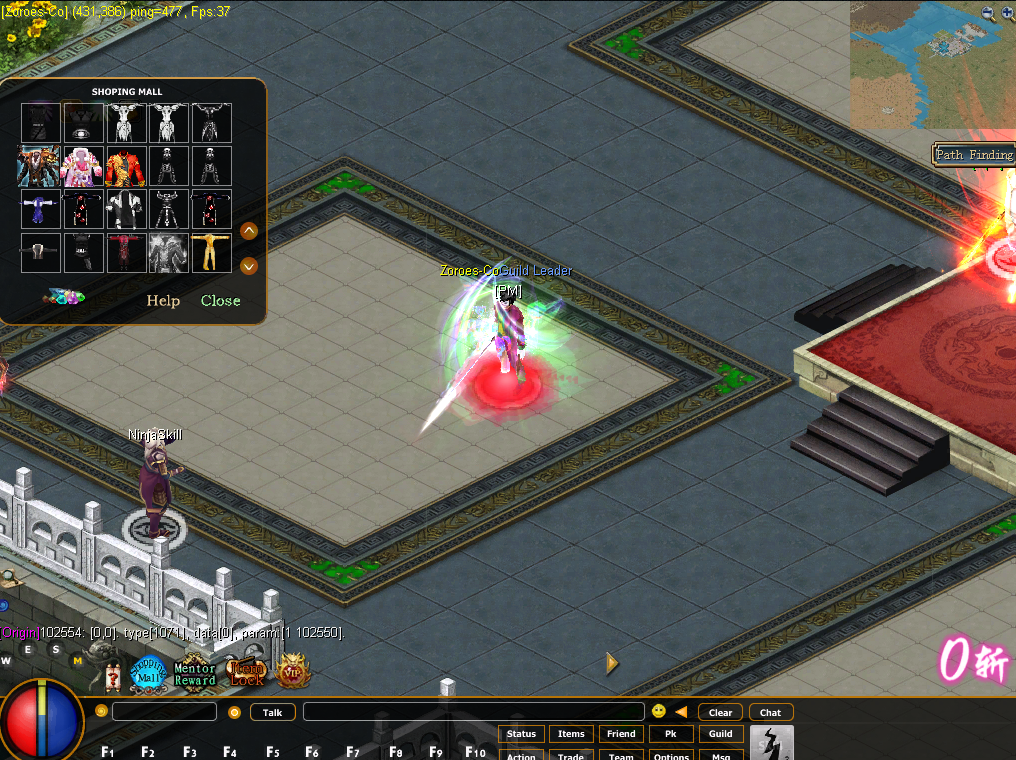Open the Status window
Image resolution: width=1016 pixels, height=760 pixels.
pos(521,734)
